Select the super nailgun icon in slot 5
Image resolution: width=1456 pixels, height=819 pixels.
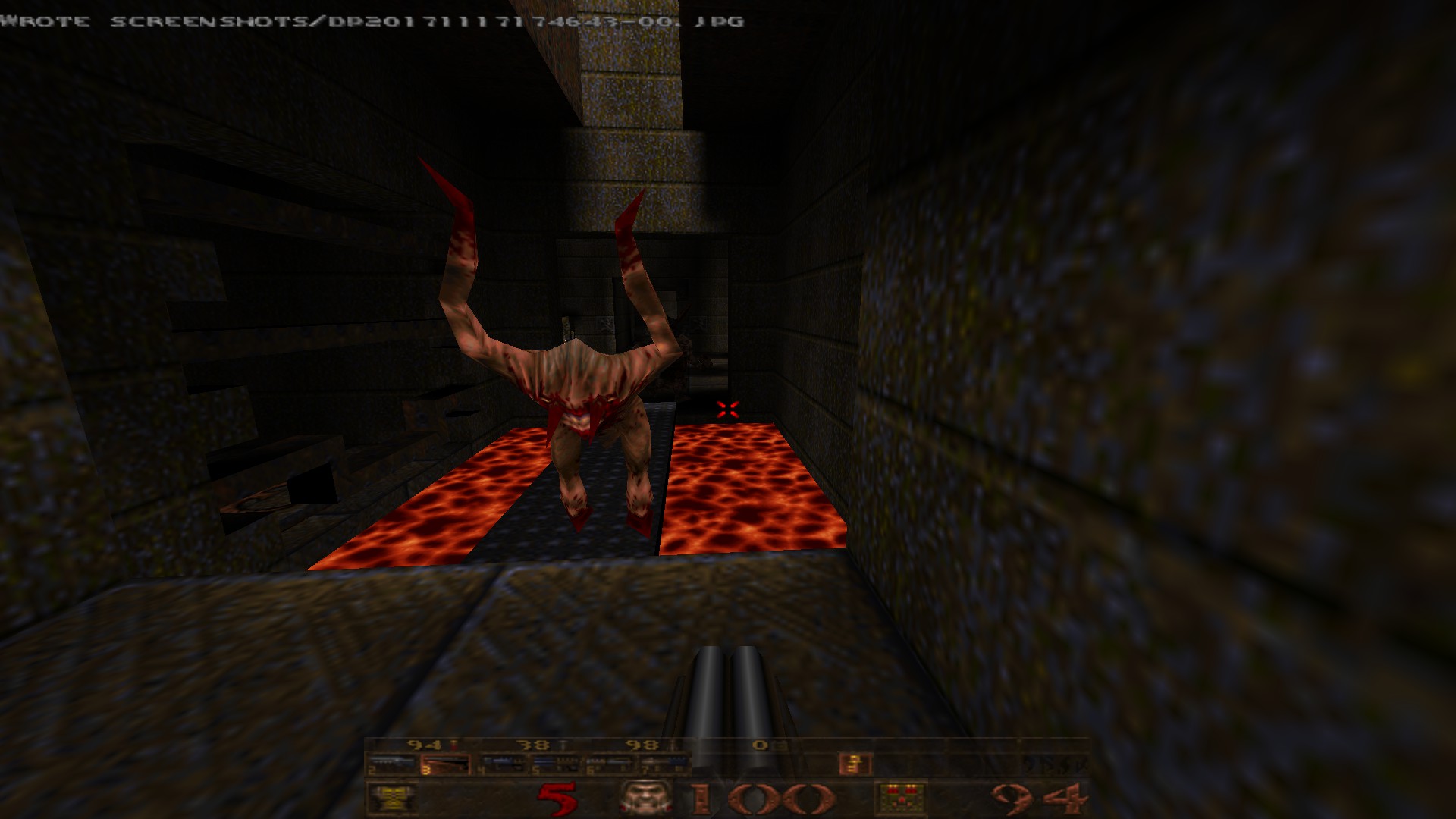point(557,763)
